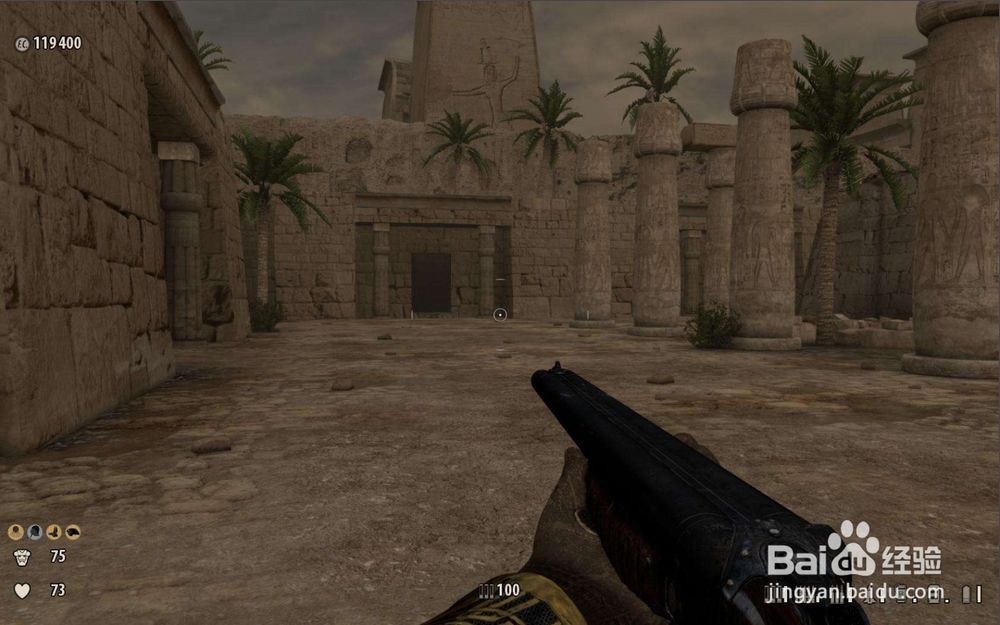Choose the flying bird silhouette icon
This screenshot has width=1000, height=625.
[x=54, y=532]
